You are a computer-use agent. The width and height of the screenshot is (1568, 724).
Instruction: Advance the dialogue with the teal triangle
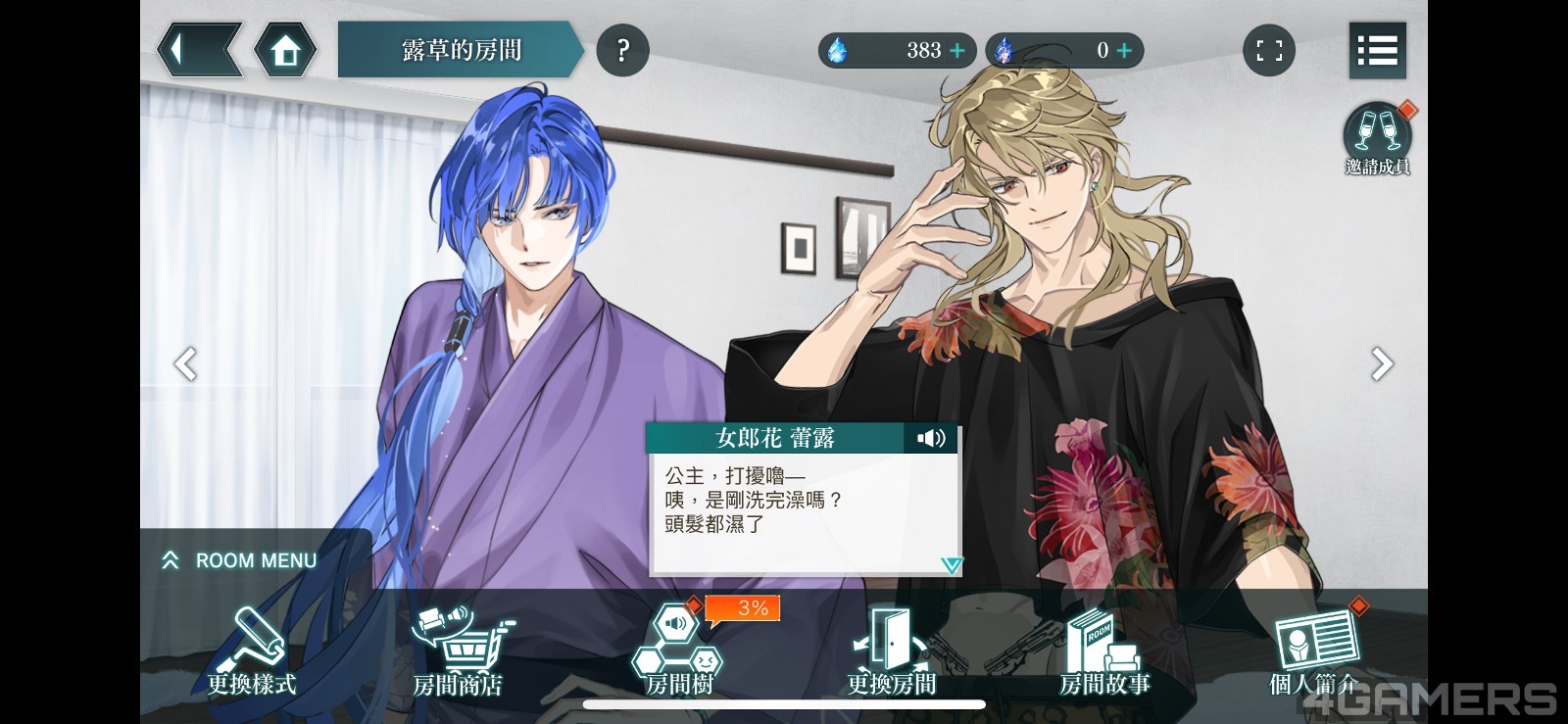pyautogui.click(x=951, y=564)
